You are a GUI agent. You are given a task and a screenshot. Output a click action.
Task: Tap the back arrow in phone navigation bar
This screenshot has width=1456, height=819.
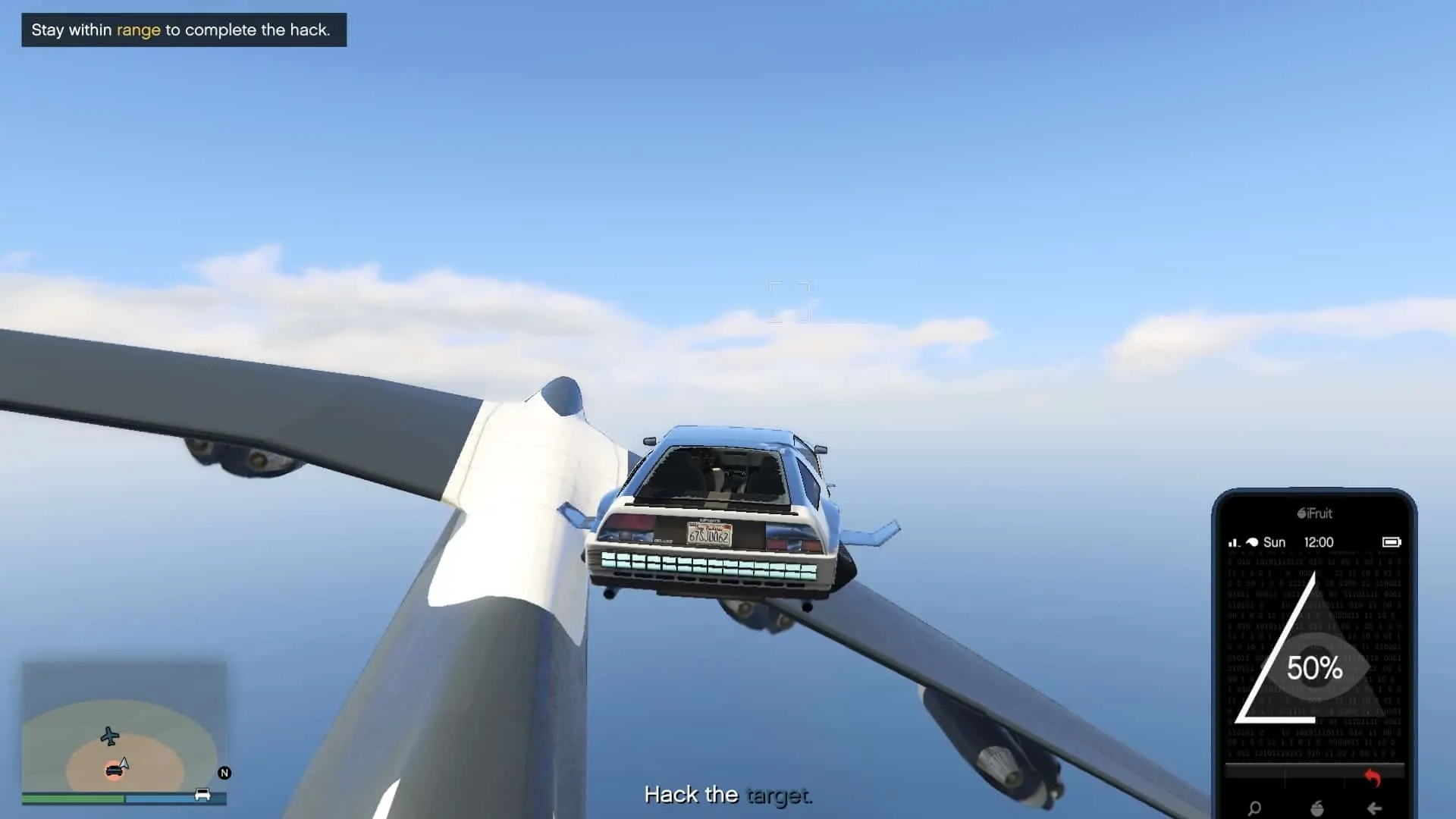[1374, 810]
